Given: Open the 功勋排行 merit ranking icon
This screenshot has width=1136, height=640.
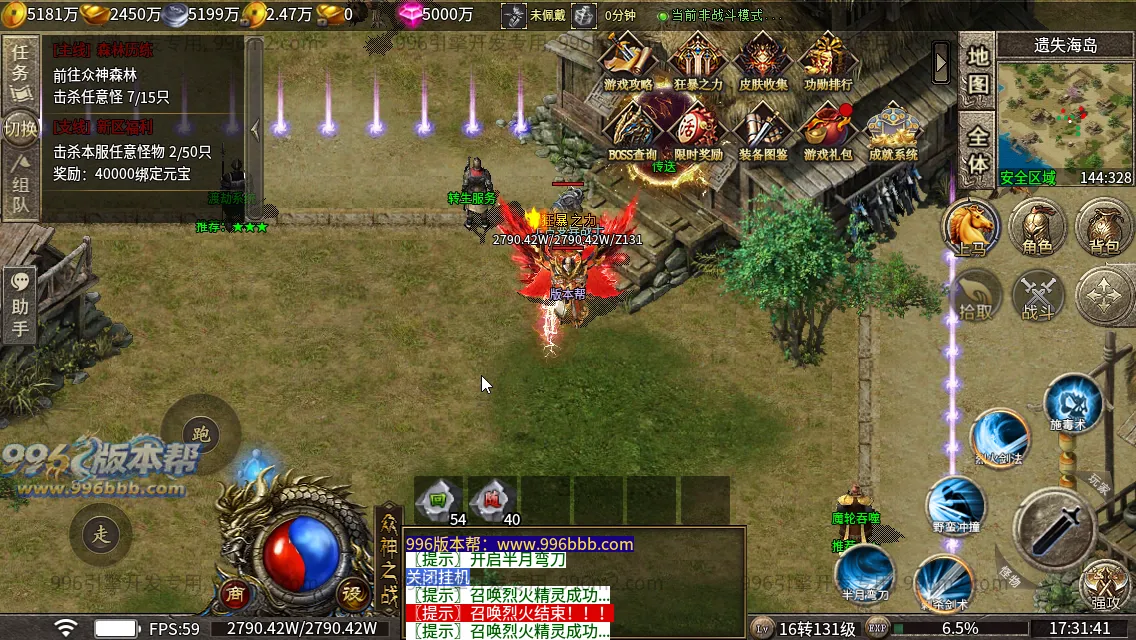Looking at the screenshot, I should pos(828,60).
